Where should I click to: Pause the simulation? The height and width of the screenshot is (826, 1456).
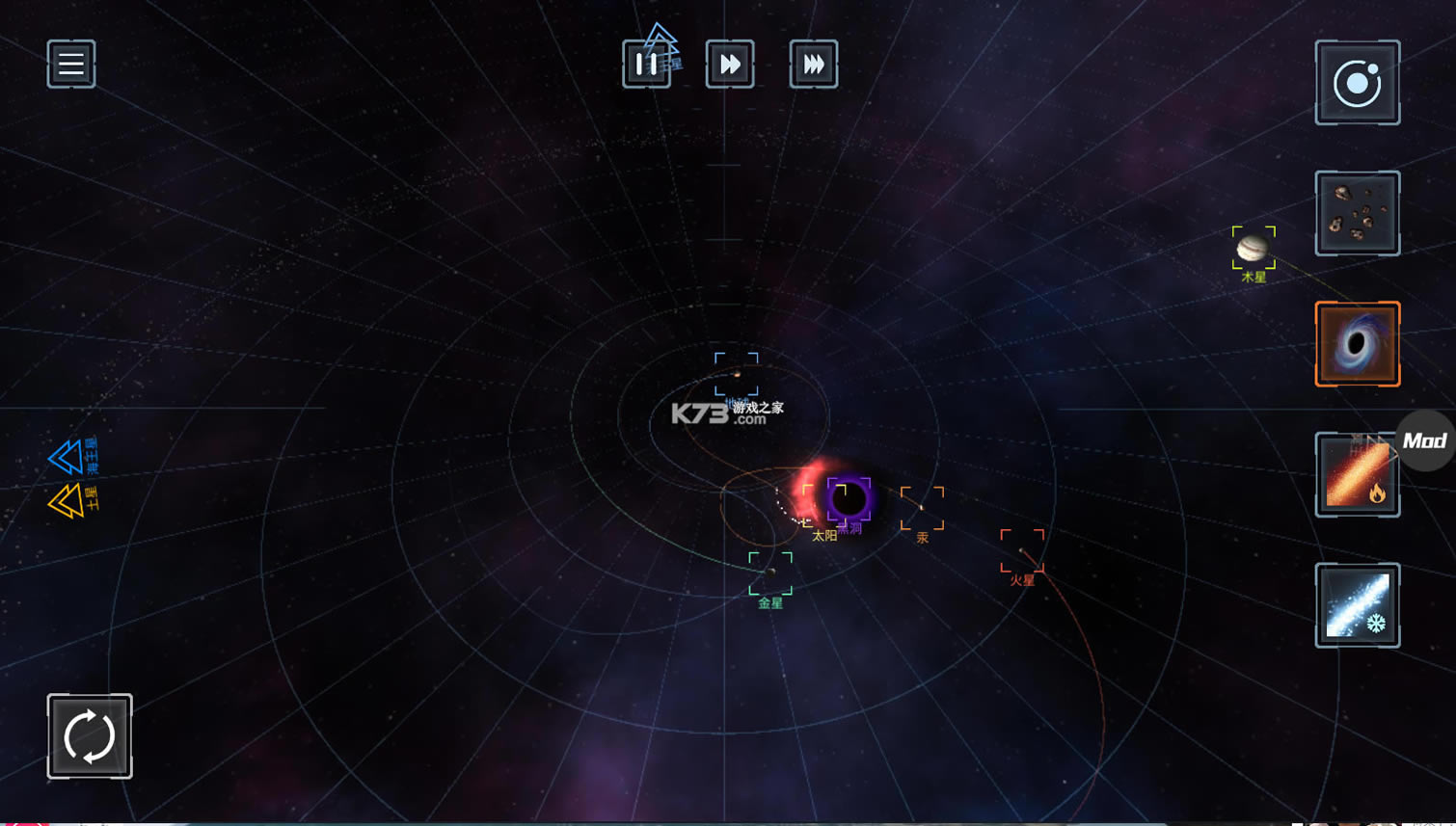[646, 65]
